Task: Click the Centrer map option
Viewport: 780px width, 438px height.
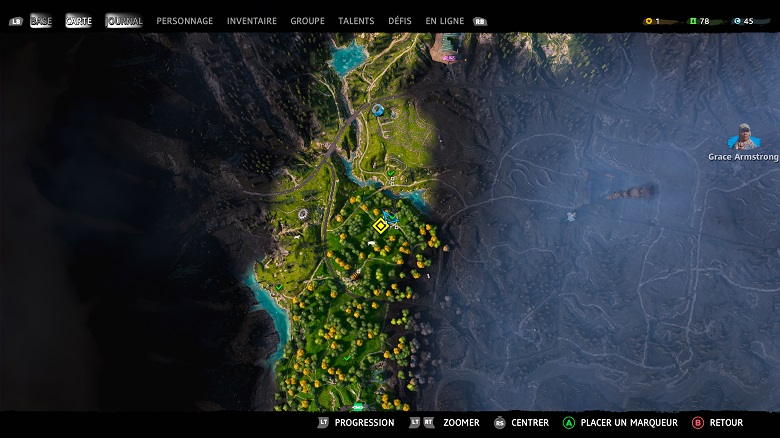Action: (521, 423)
